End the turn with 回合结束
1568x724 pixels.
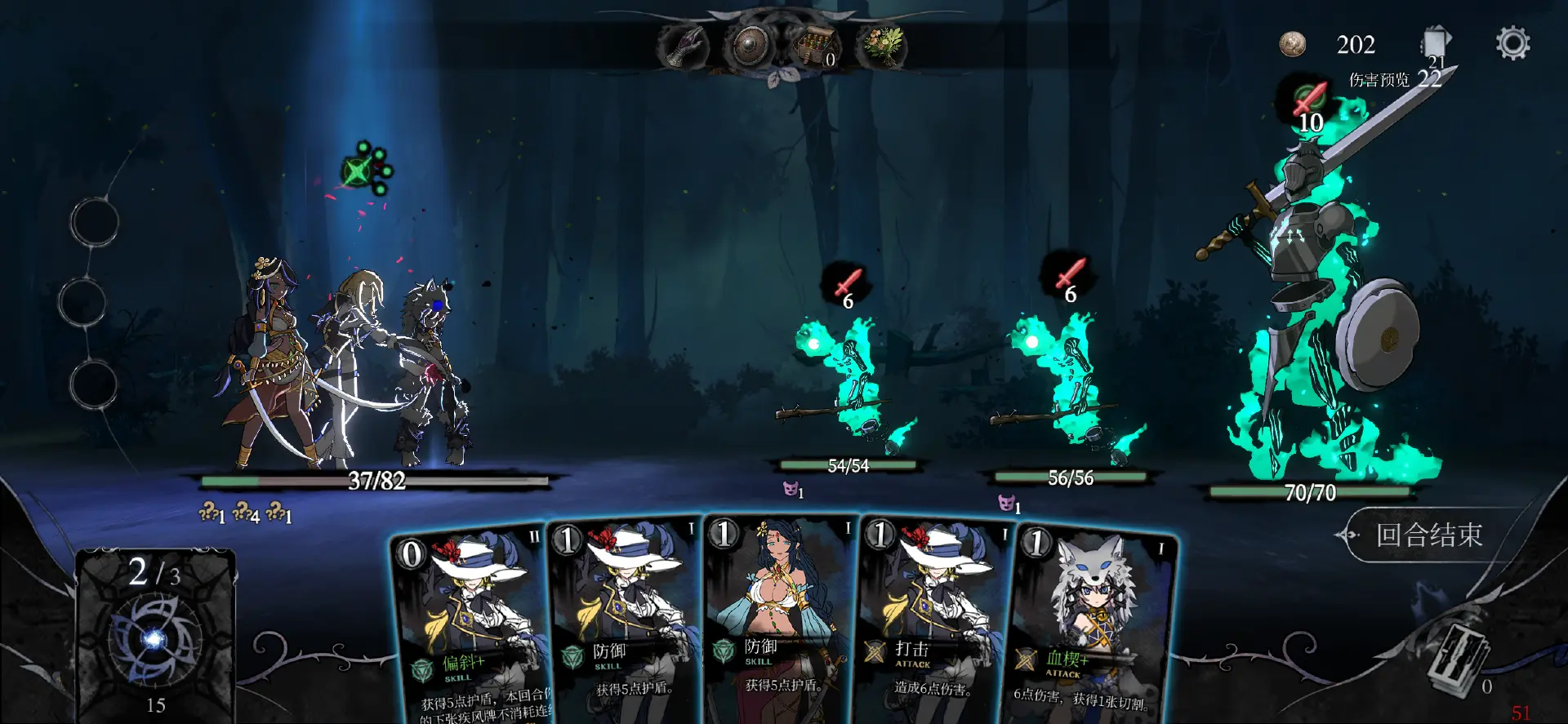click(1428, 535)
